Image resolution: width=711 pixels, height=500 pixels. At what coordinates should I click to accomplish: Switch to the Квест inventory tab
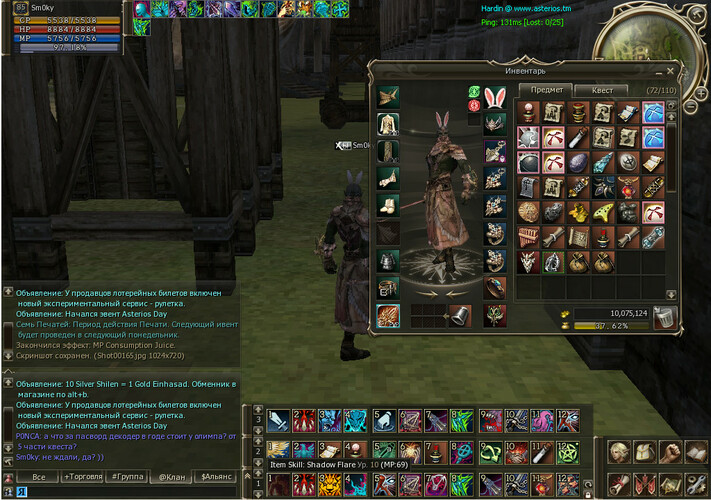602,90
